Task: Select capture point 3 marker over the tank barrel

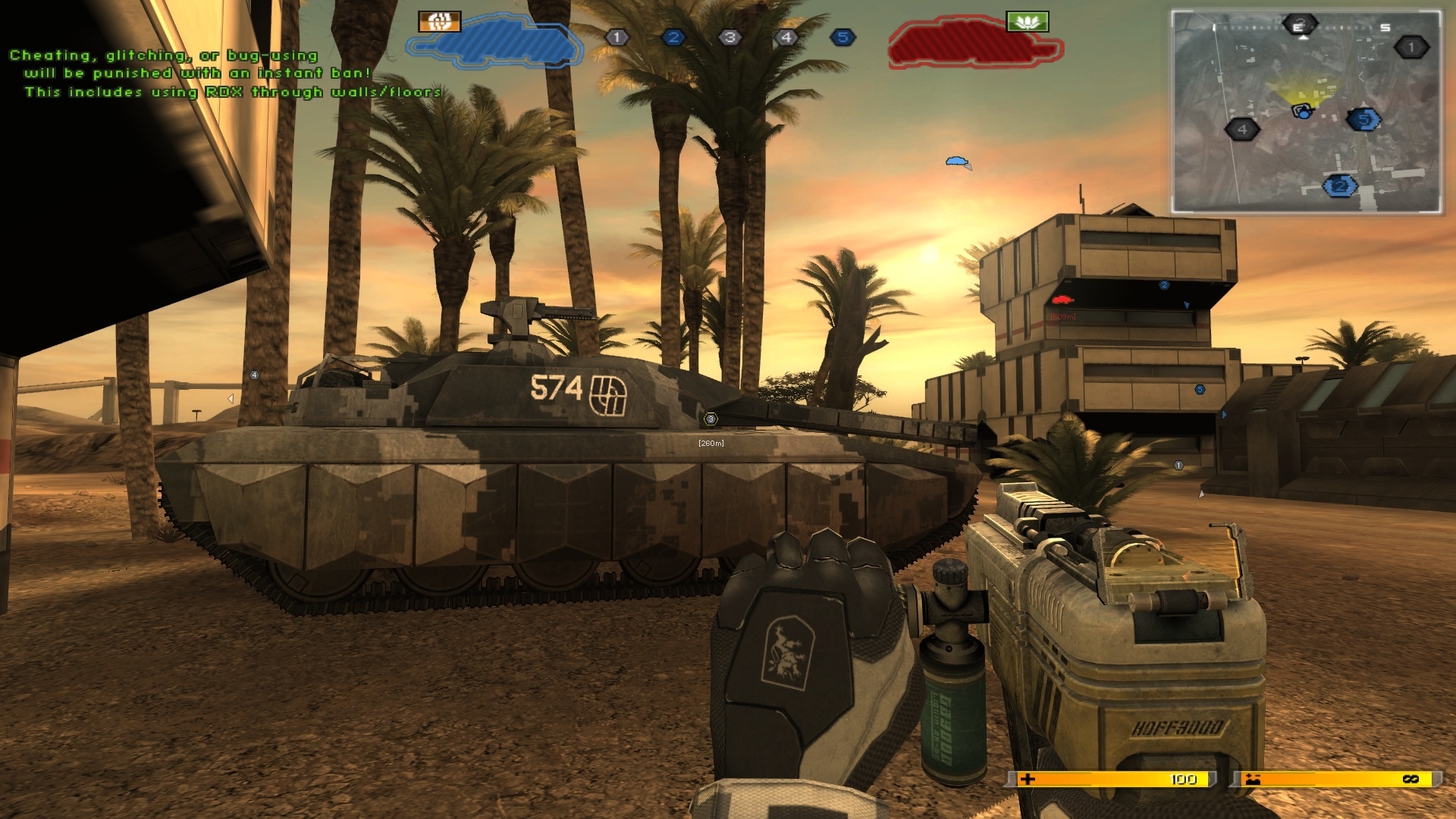Action: 710,418
